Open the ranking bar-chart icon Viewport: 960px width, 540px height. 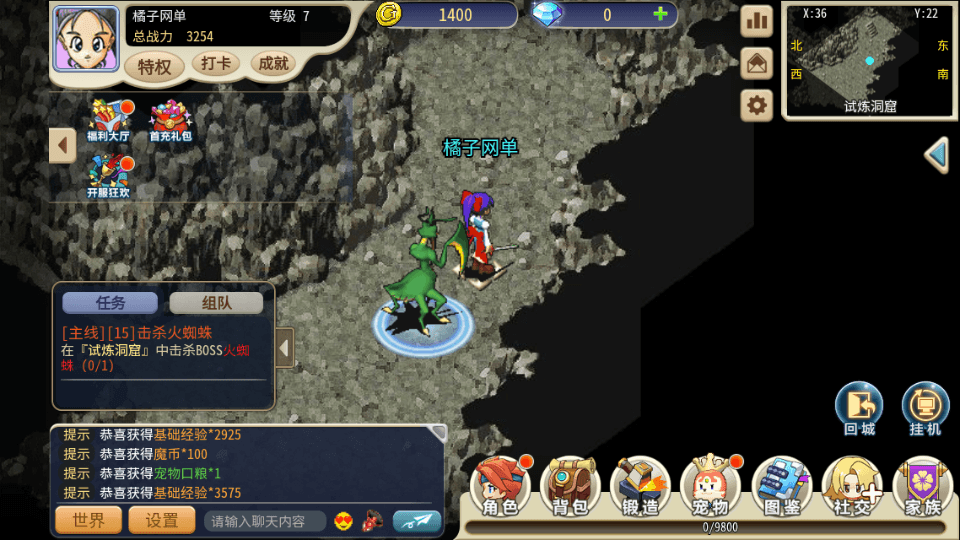pos(757,21)
